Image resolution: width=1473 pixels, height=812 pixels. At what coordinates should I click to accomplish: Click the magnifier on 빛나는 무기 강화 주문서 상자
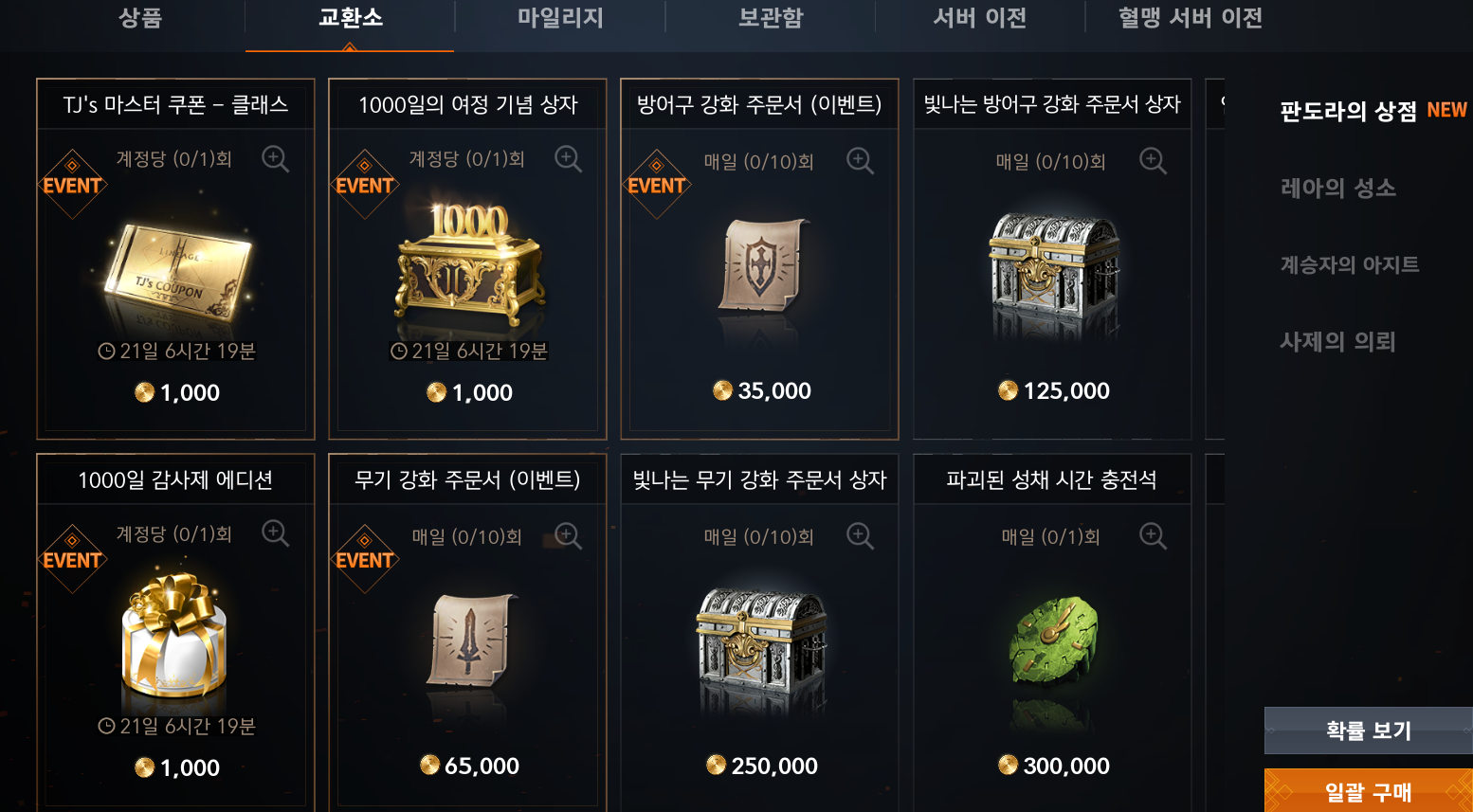(861, 535)
